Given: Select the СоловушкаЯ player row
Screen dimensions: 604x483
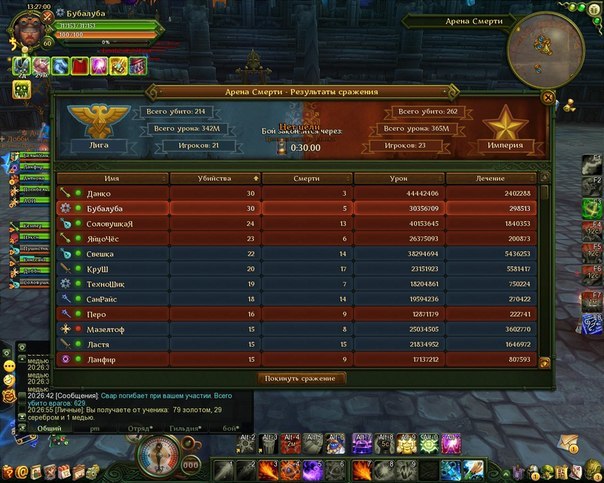Looking at the screenshot, I should click(300, 223).
